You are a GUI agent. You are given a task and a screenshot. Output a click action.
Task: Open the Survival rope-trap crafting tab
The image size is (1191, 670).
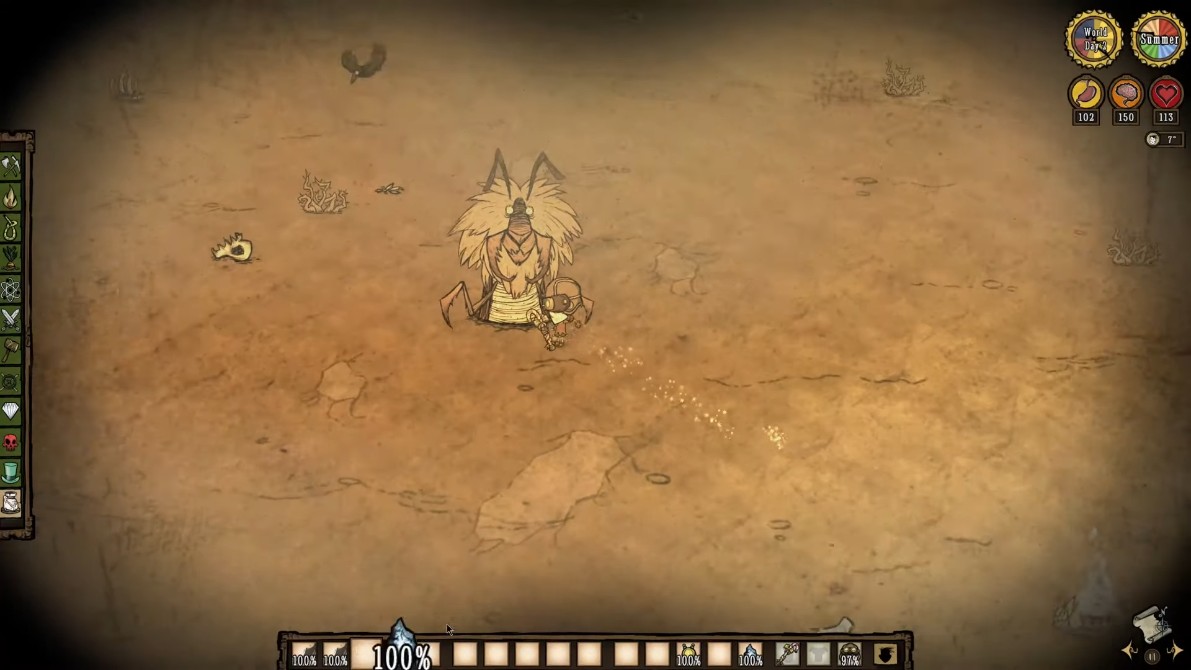click(11, 228)
